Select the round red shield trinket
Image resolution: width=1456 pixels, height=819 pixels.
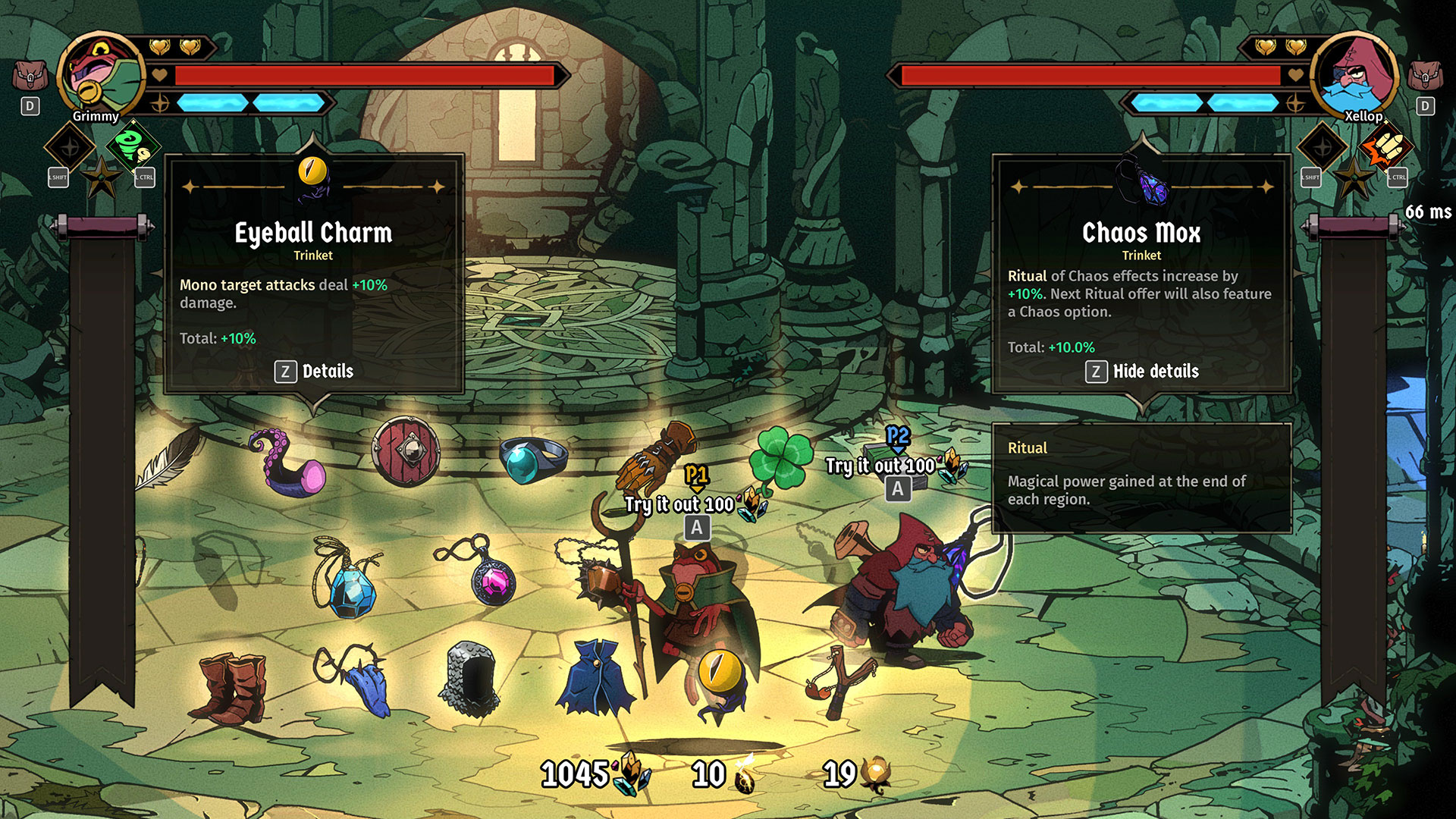pyautogui.click(x=406, y=451)
